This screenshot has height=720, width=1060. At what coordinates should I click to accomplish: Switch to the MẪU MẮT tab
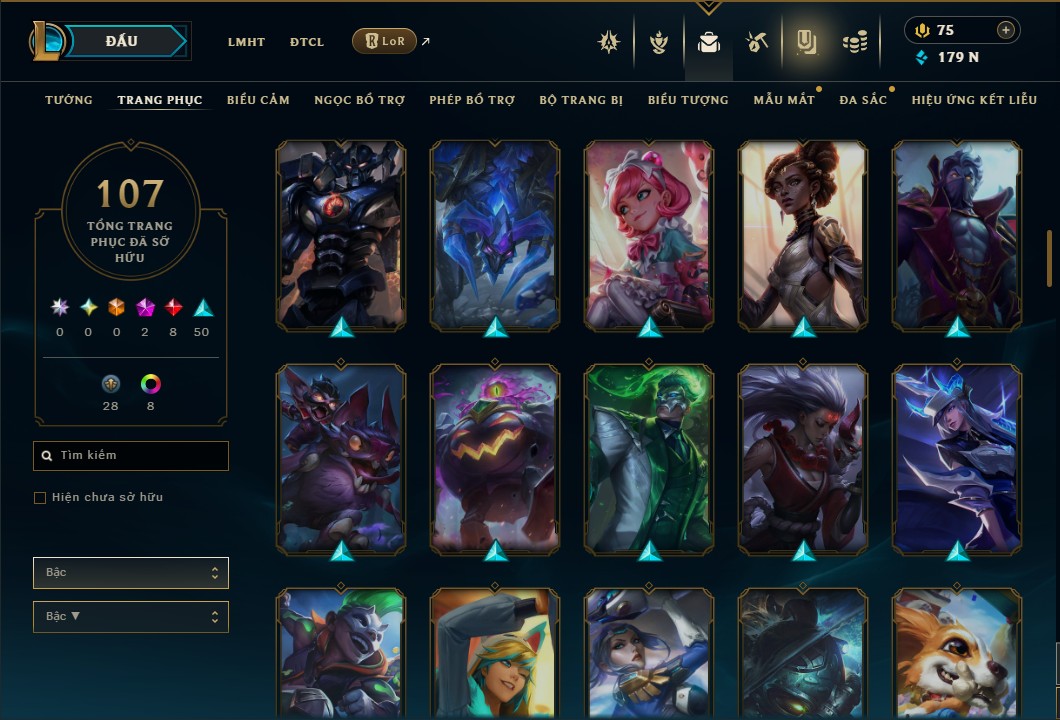784,100
